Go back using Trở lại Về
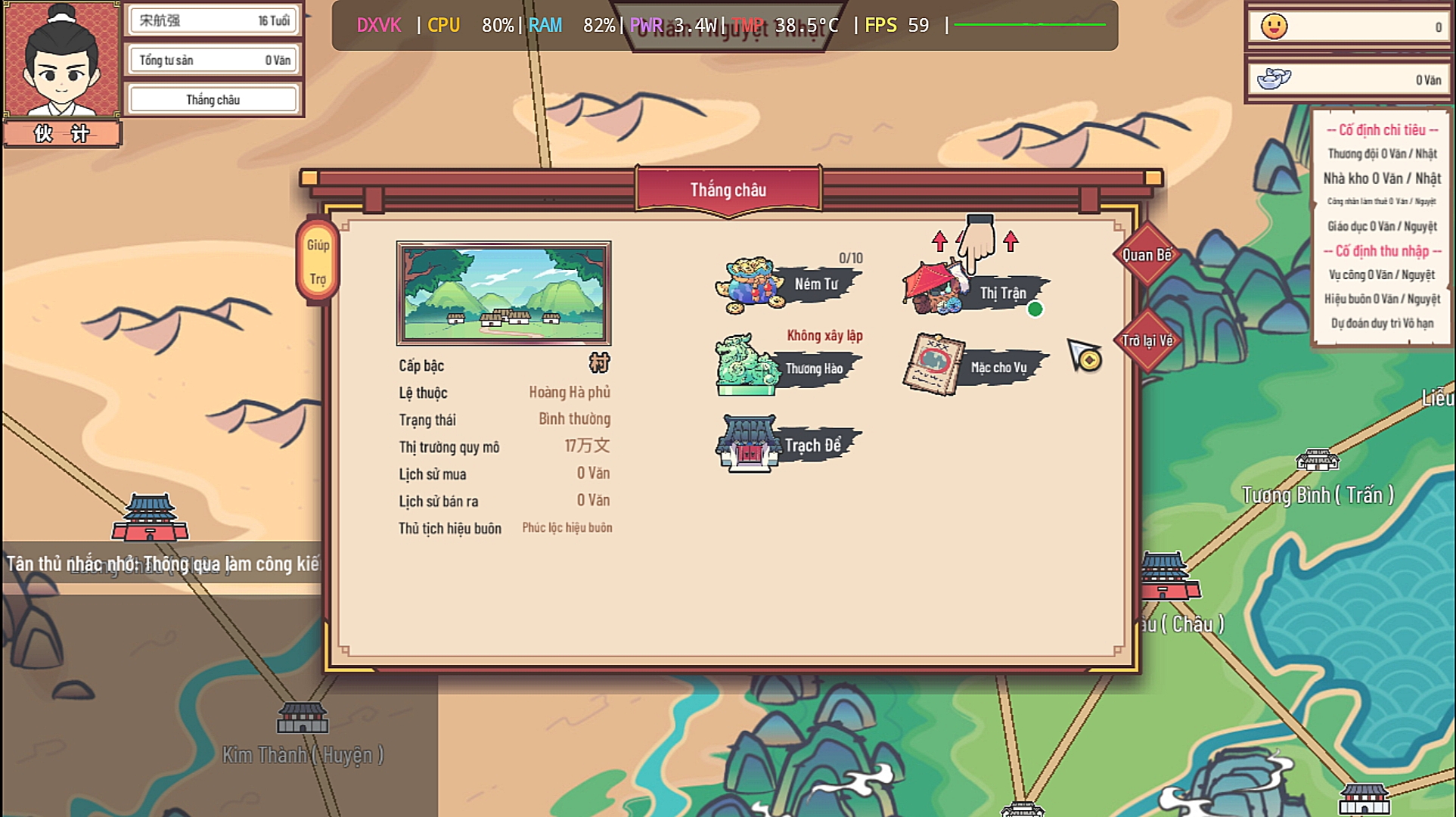The width and height of the screenshot is (1456, 817). [1147, 341]
